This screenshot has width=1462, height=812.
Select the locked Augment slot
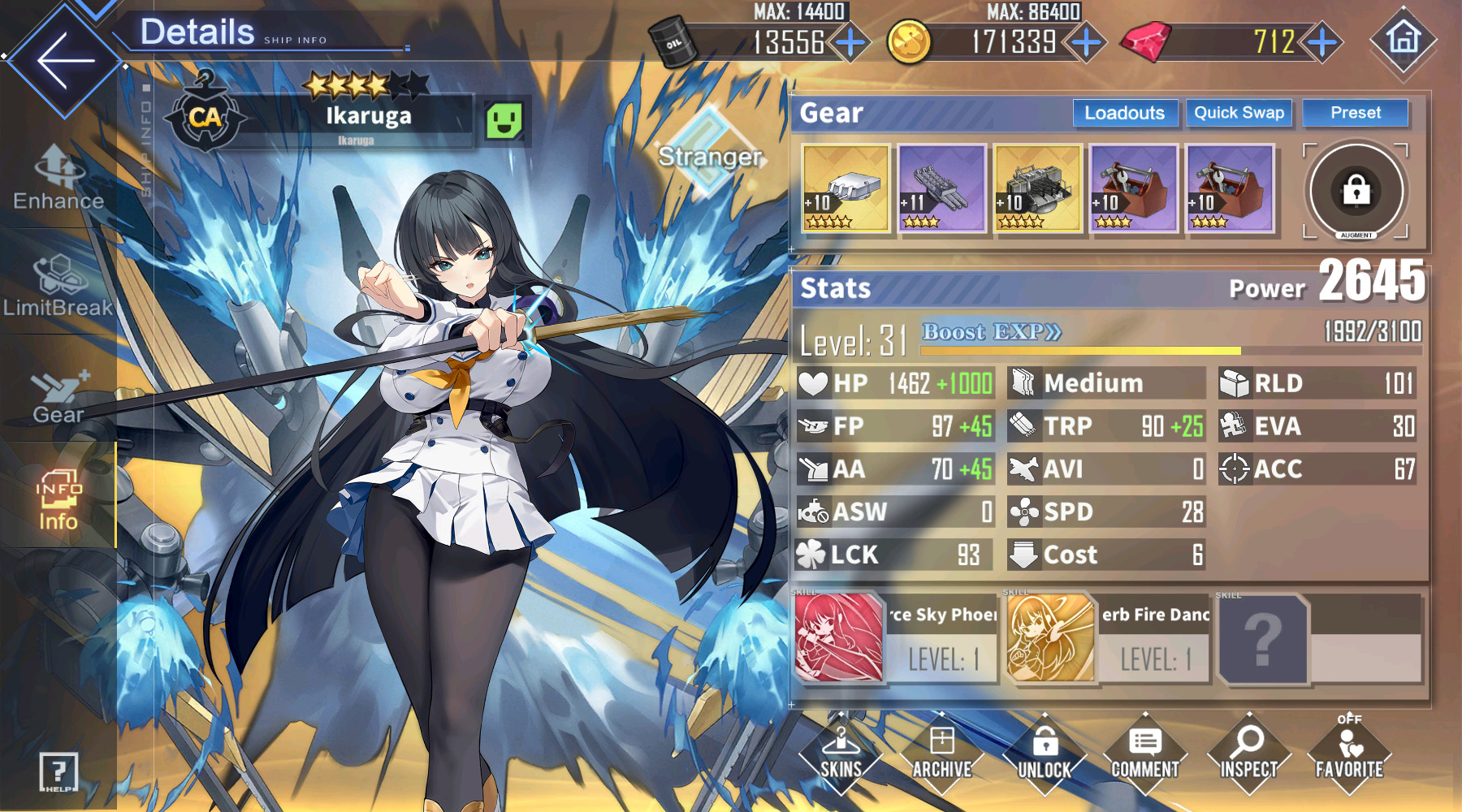1356,192
